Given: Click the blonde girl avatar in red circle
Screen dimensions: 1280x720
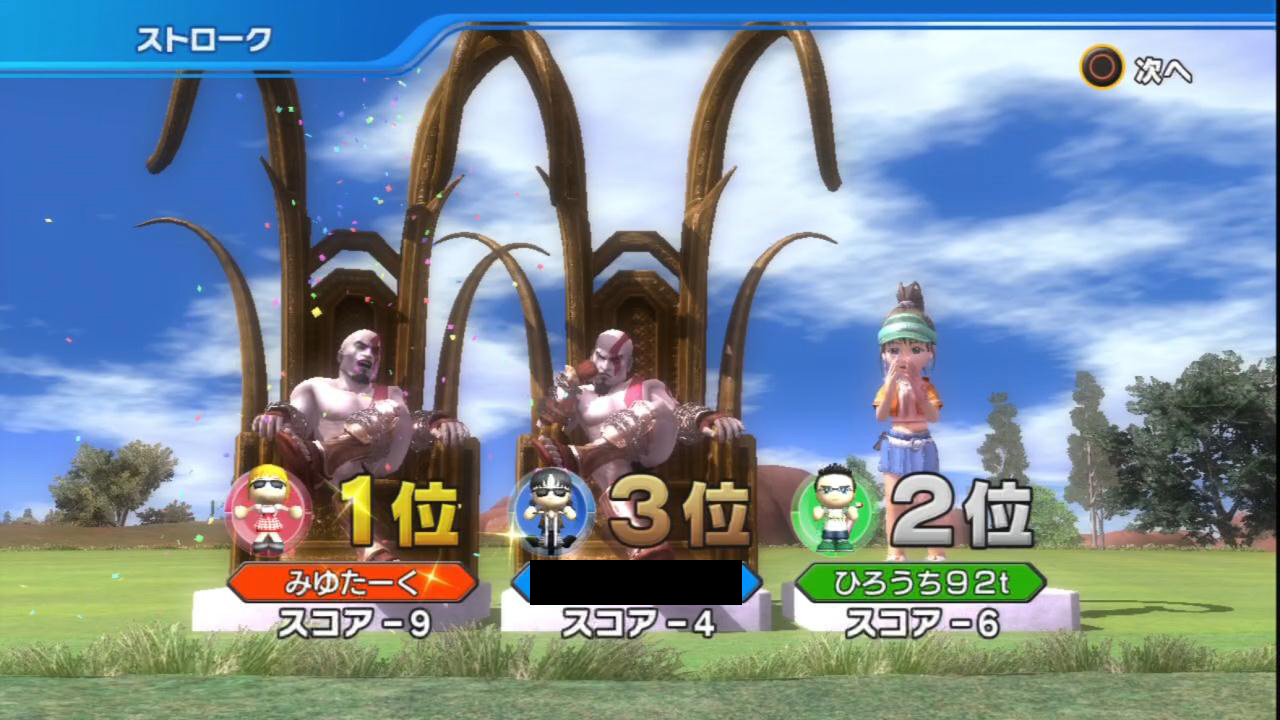Looking at the screenshot, I should (267, 510).
